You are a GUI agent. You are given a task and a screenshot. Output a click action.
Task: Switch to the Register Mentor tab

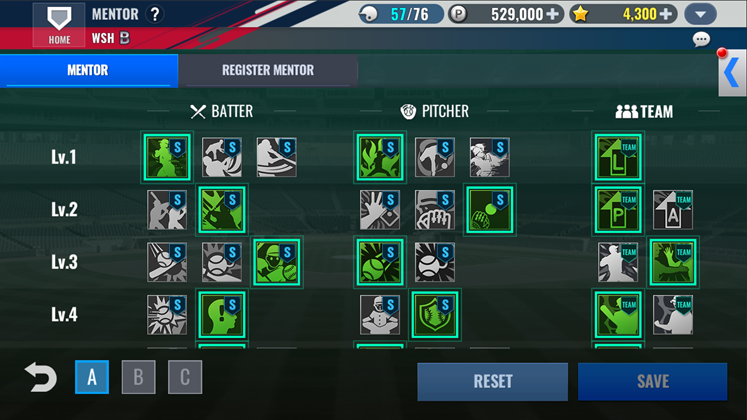267,70
